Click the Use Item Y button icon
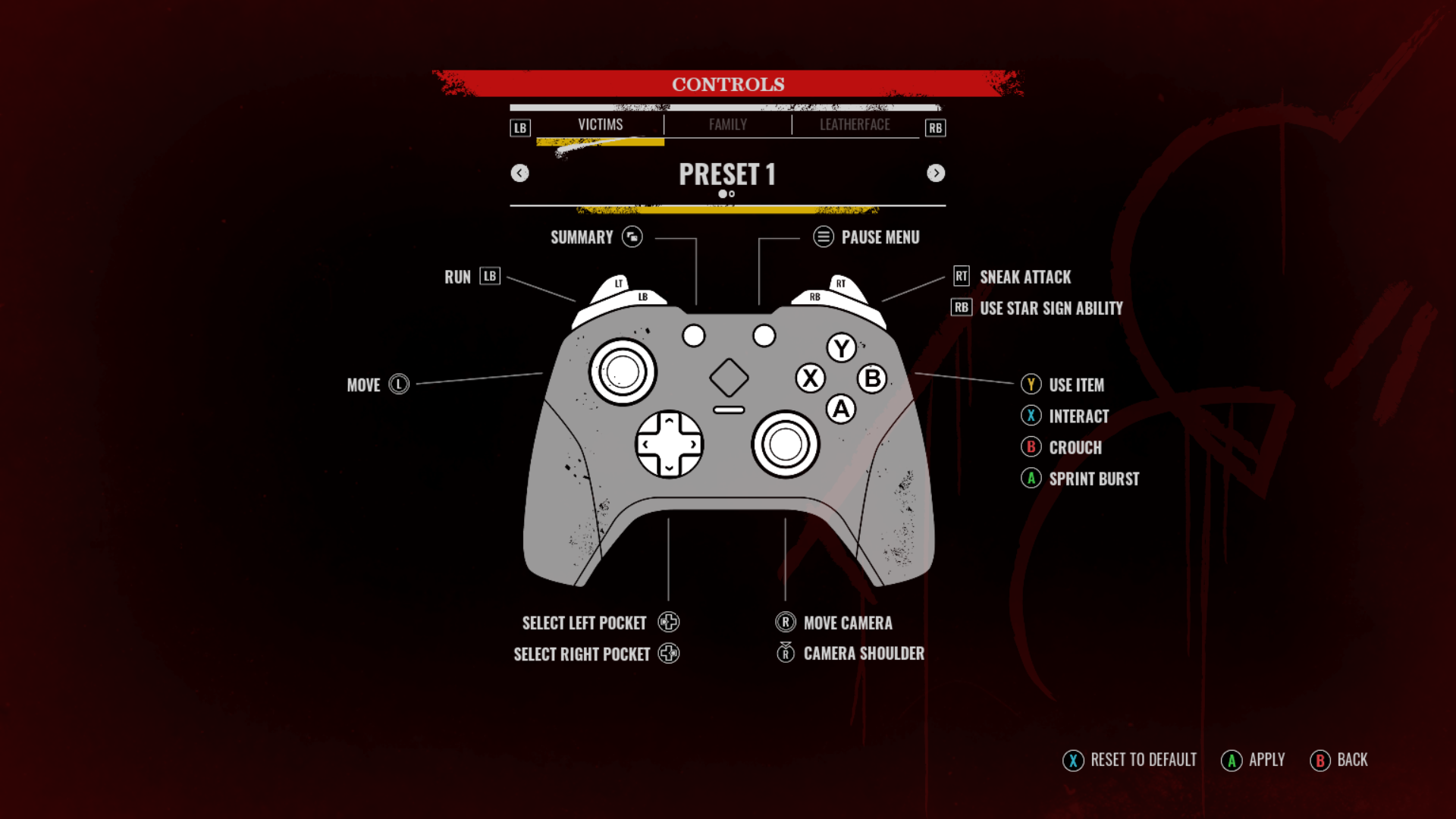Screen dimensions: 1456x819 1031,384
